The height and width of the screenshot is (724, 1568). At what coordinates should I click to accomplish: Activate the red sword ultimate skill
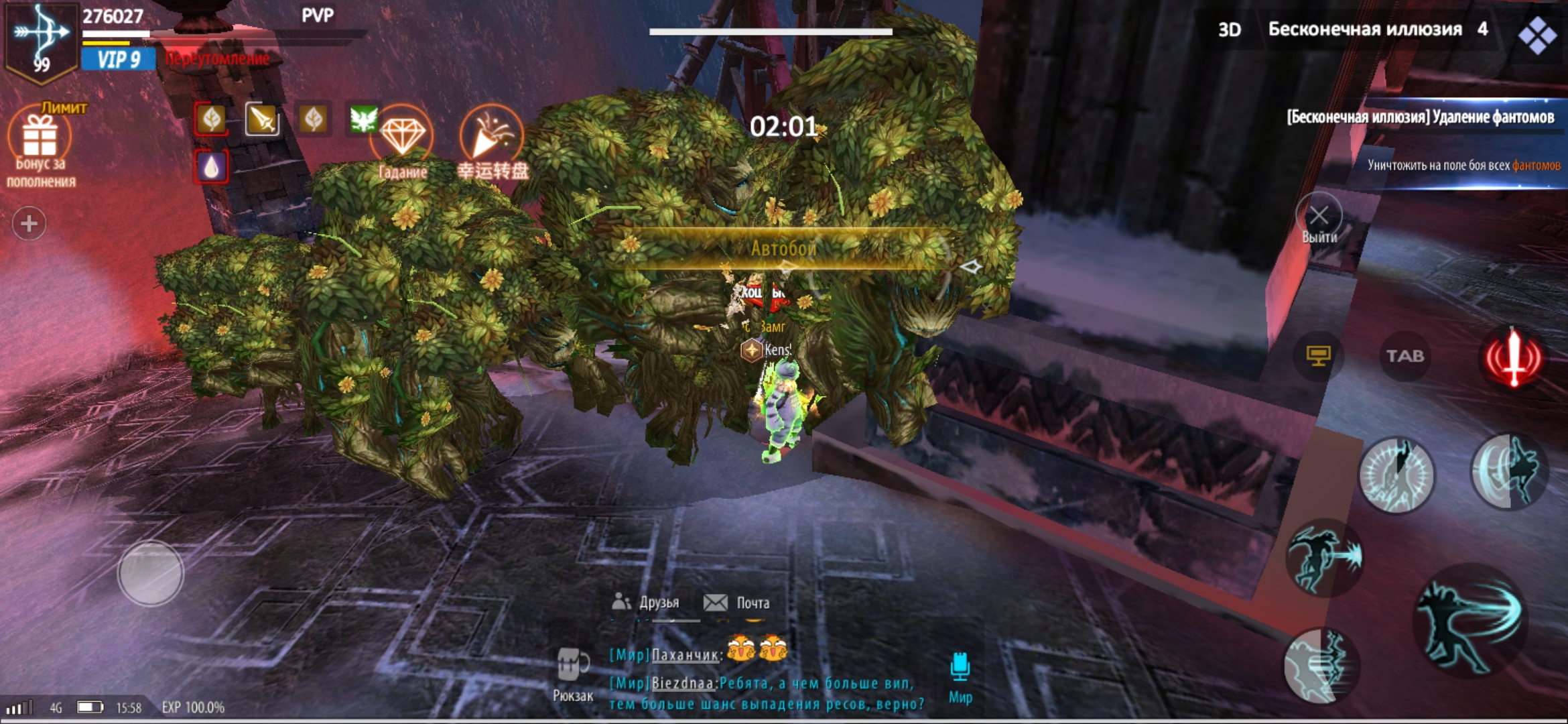click(1513, 357)
